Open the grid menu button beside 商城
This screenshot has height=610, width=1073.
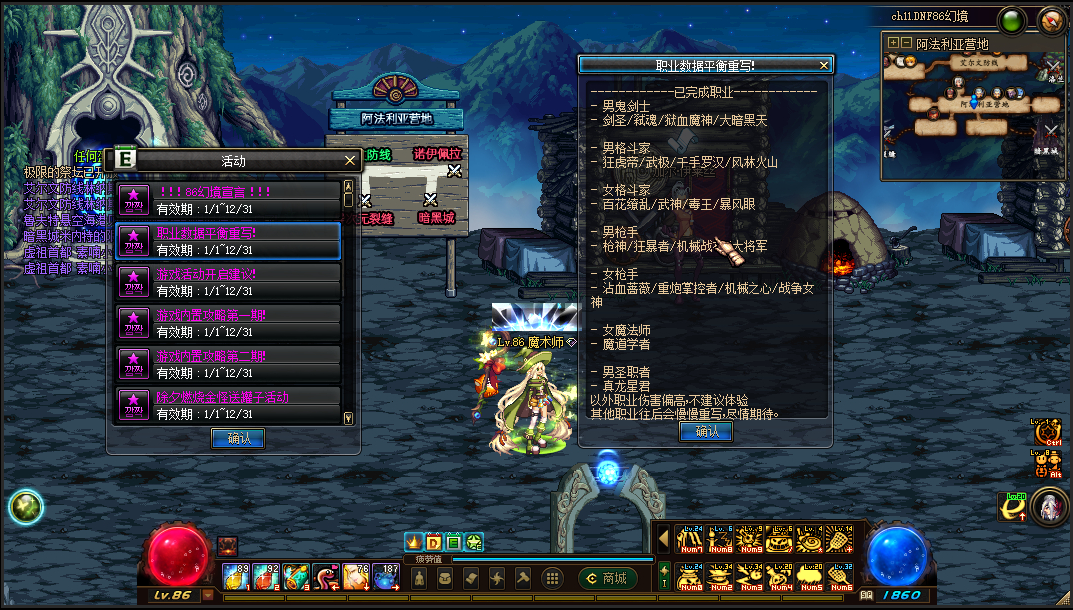click(x=551, y=578)
